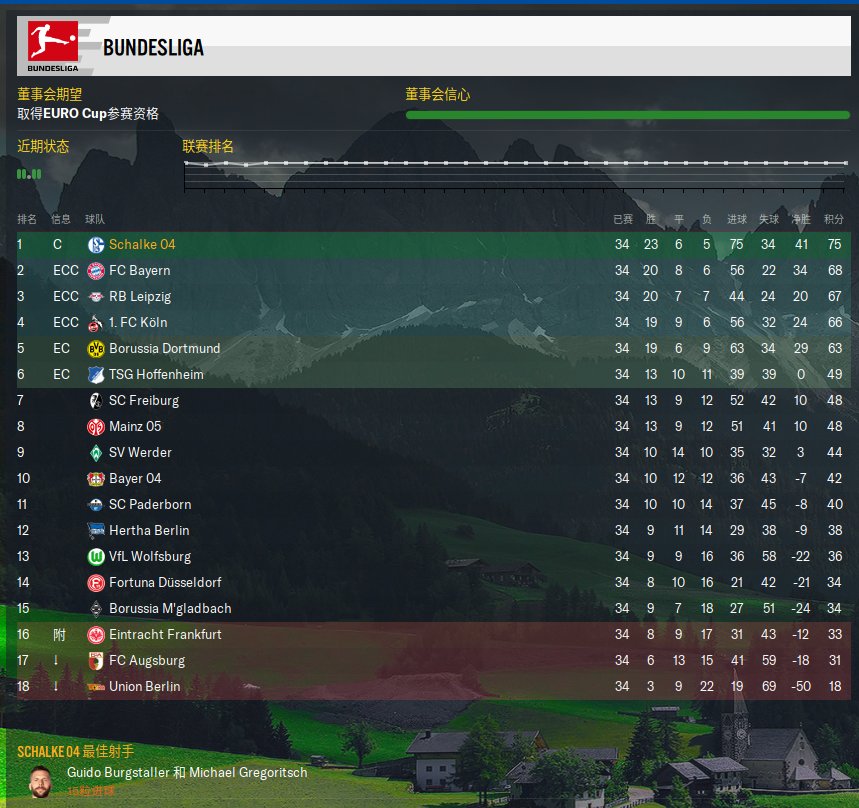Choose SC Freiburg from the table
This screenshot has width=859, height=808.
pos(144,401)
